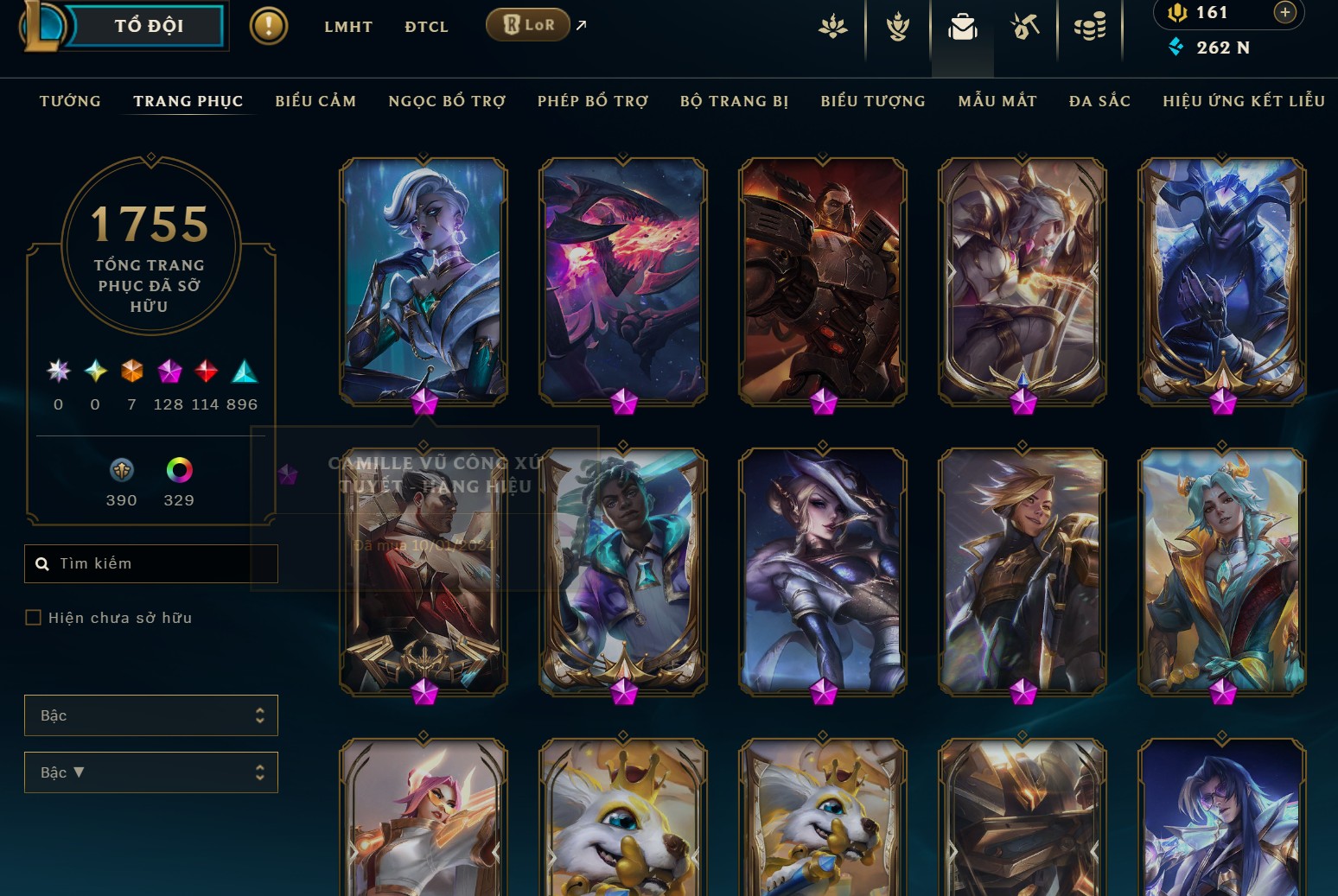Switch to the TƯỚNG tab
Screen dimensions: 1338x896
coord(70,101)
